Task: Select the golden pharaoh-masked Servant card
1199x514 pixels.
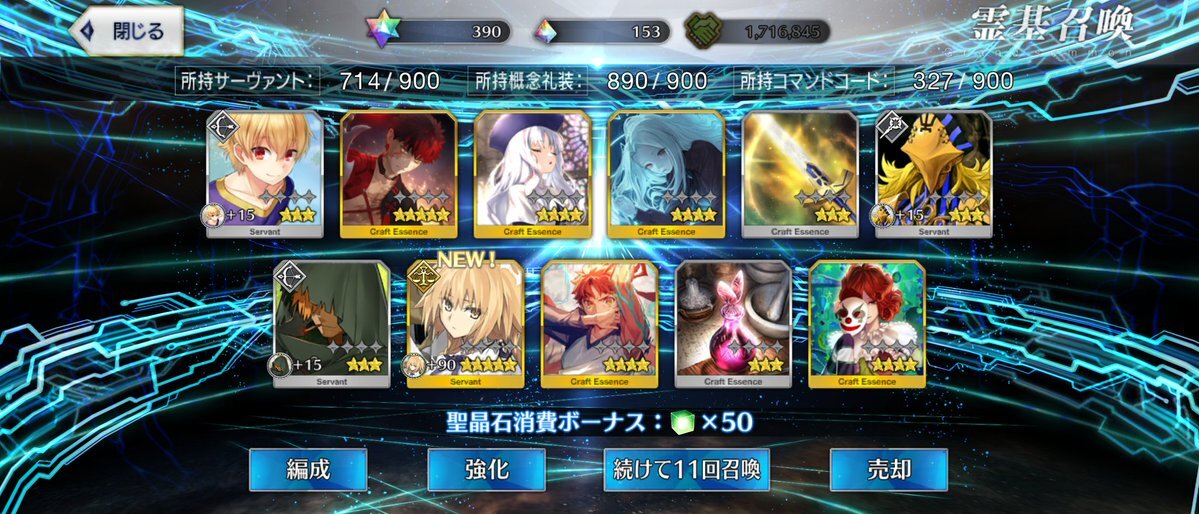Action: 933,174
